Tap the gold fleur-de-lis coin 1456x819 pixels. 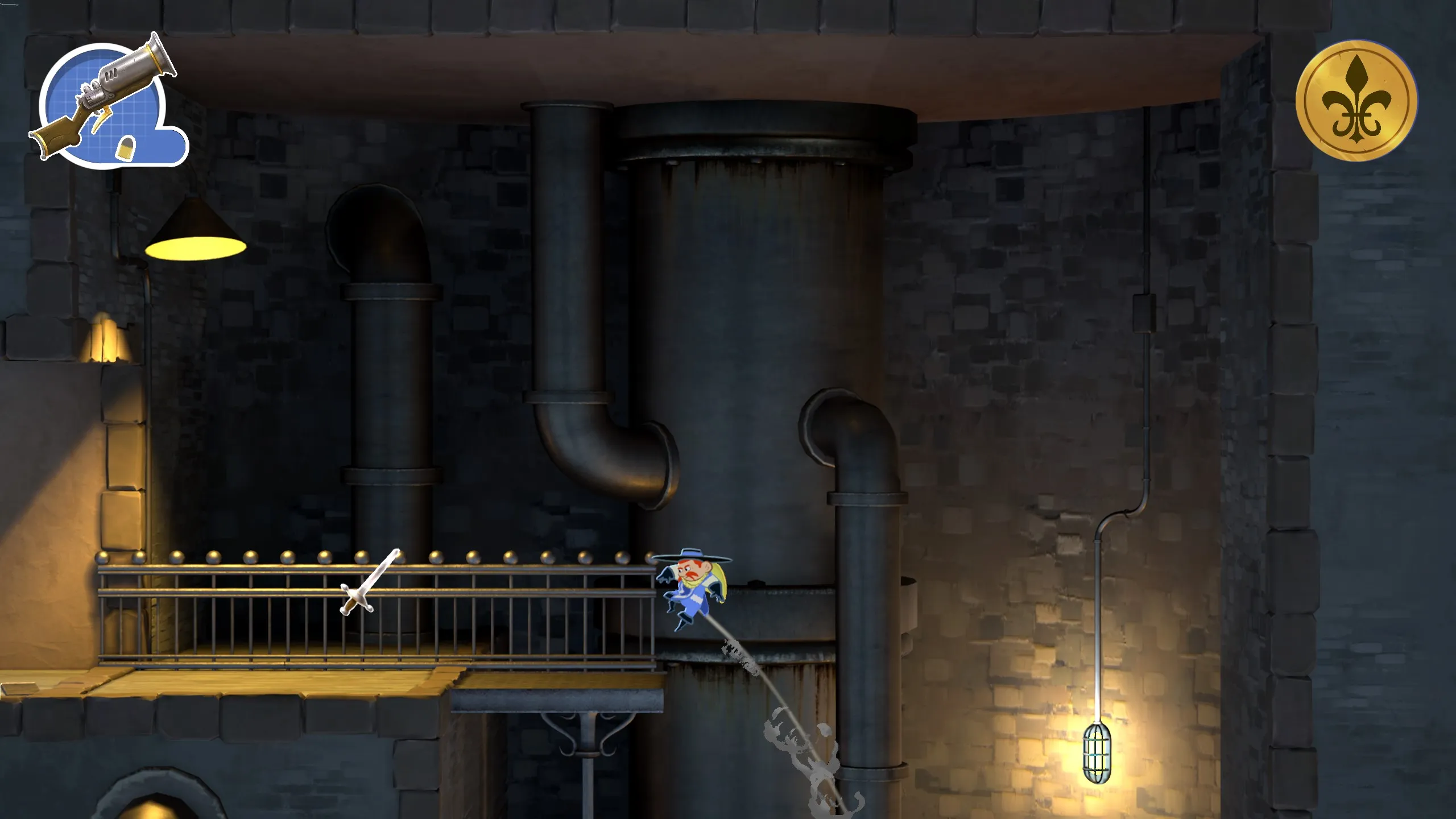[x=1356, y=100]
